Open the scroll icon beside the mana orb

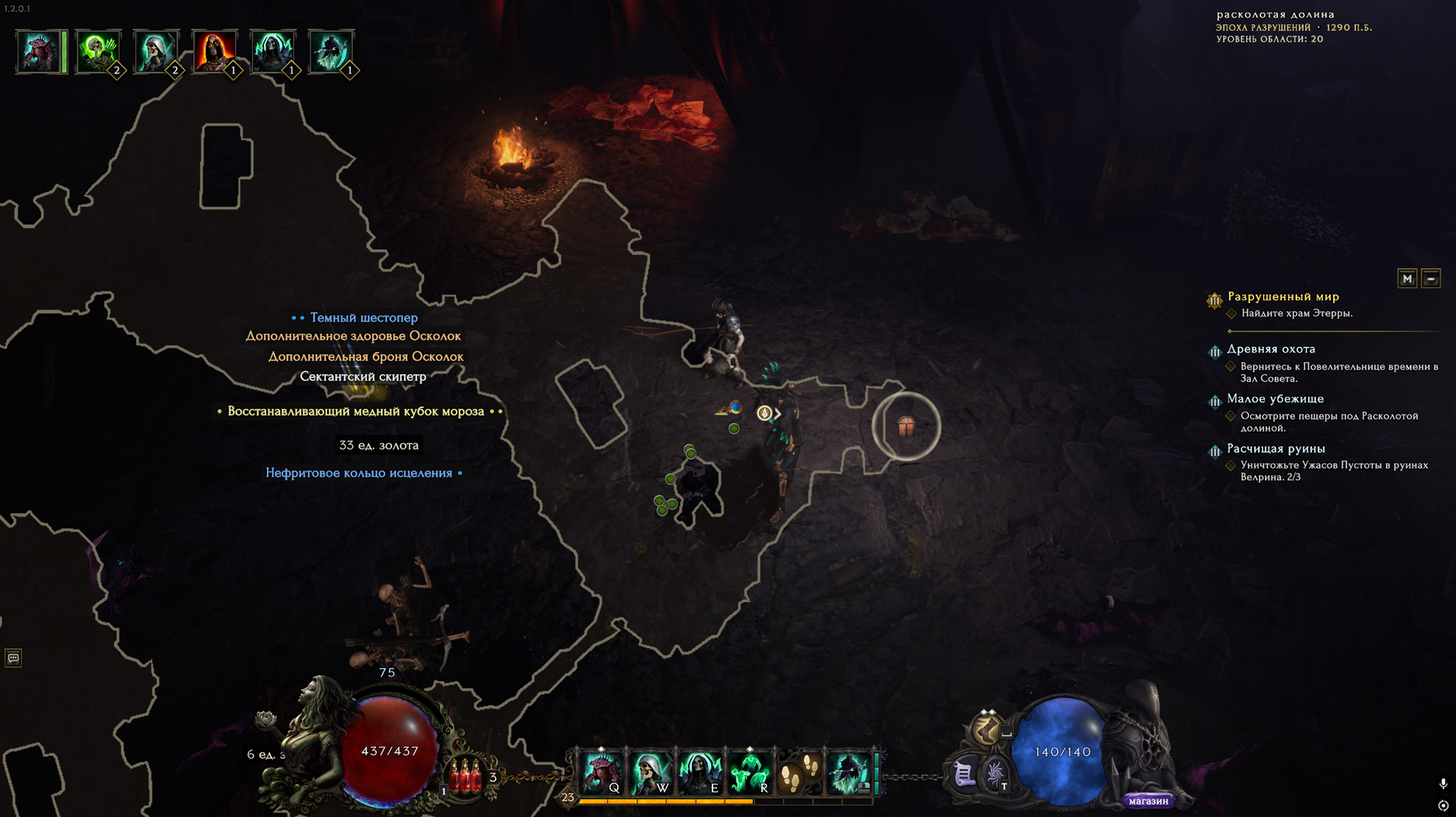[x=963, y=774]
